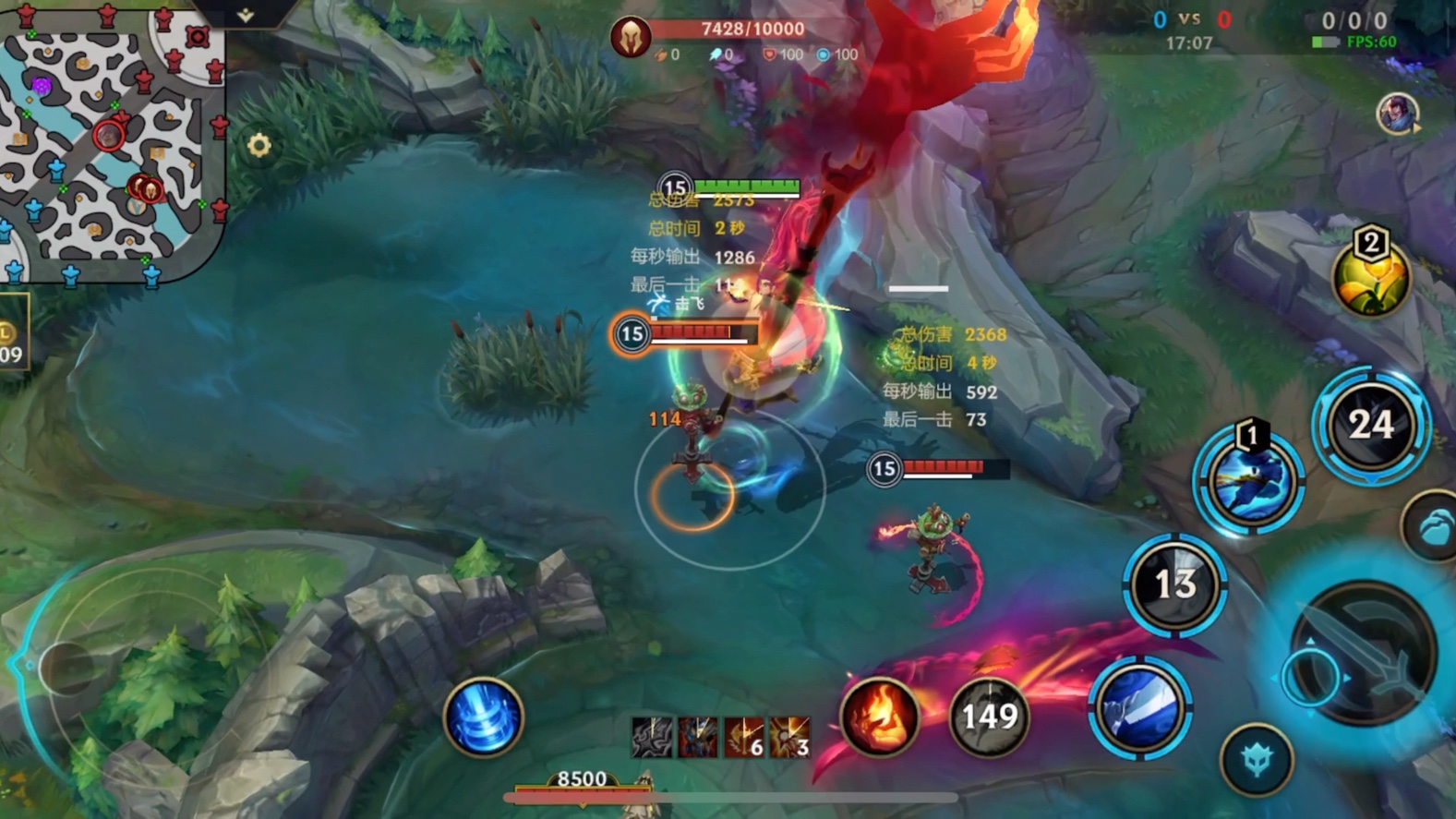Activate the blue swirling vortex button

pos(482,717)
